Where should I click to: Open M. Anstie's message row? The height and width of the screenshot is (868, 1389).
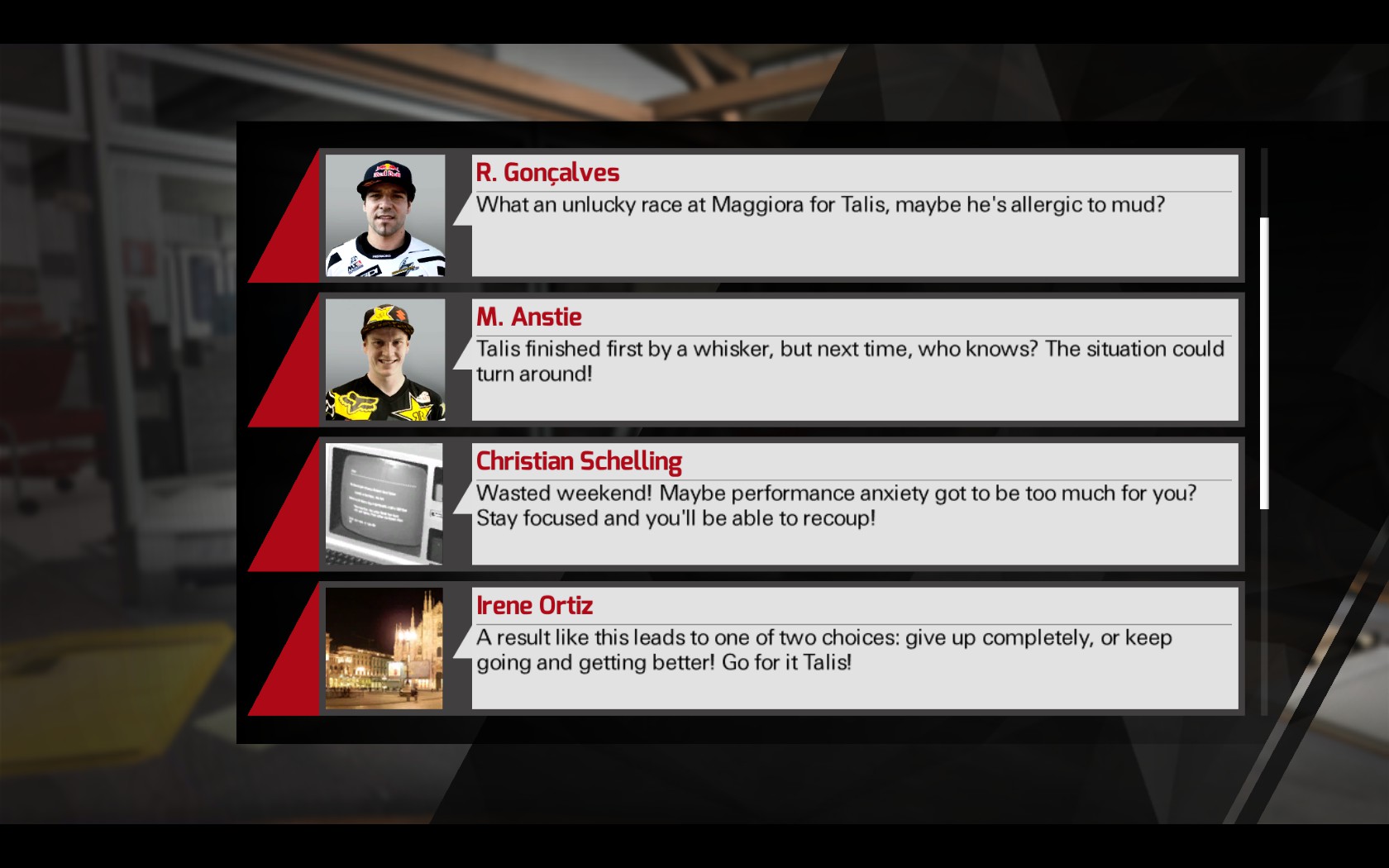[x=853, y=360]
